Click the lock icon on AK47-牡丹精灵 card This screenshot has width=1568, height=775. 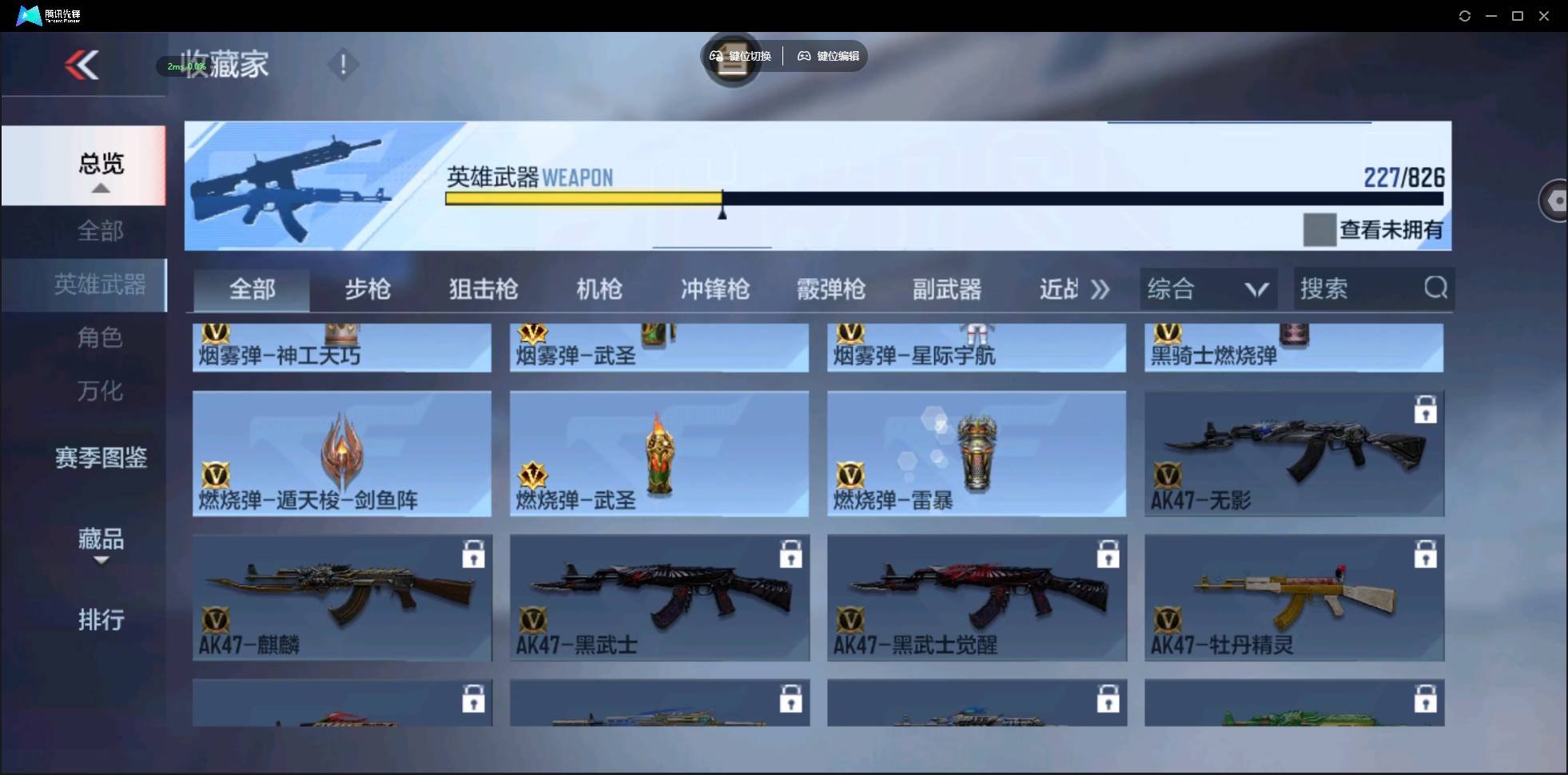[1426, 554]
